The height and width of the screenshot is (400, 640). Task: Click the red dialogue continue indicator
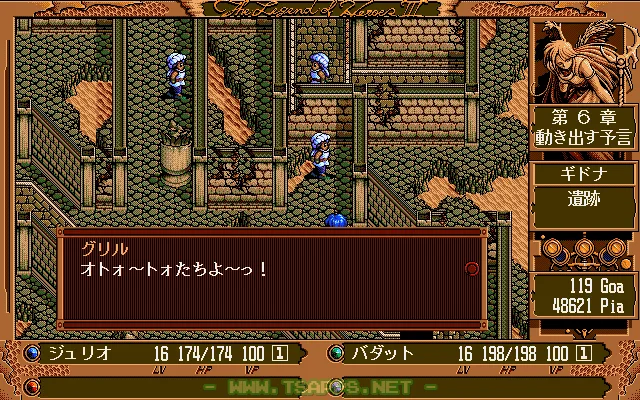tap(471, 268)
